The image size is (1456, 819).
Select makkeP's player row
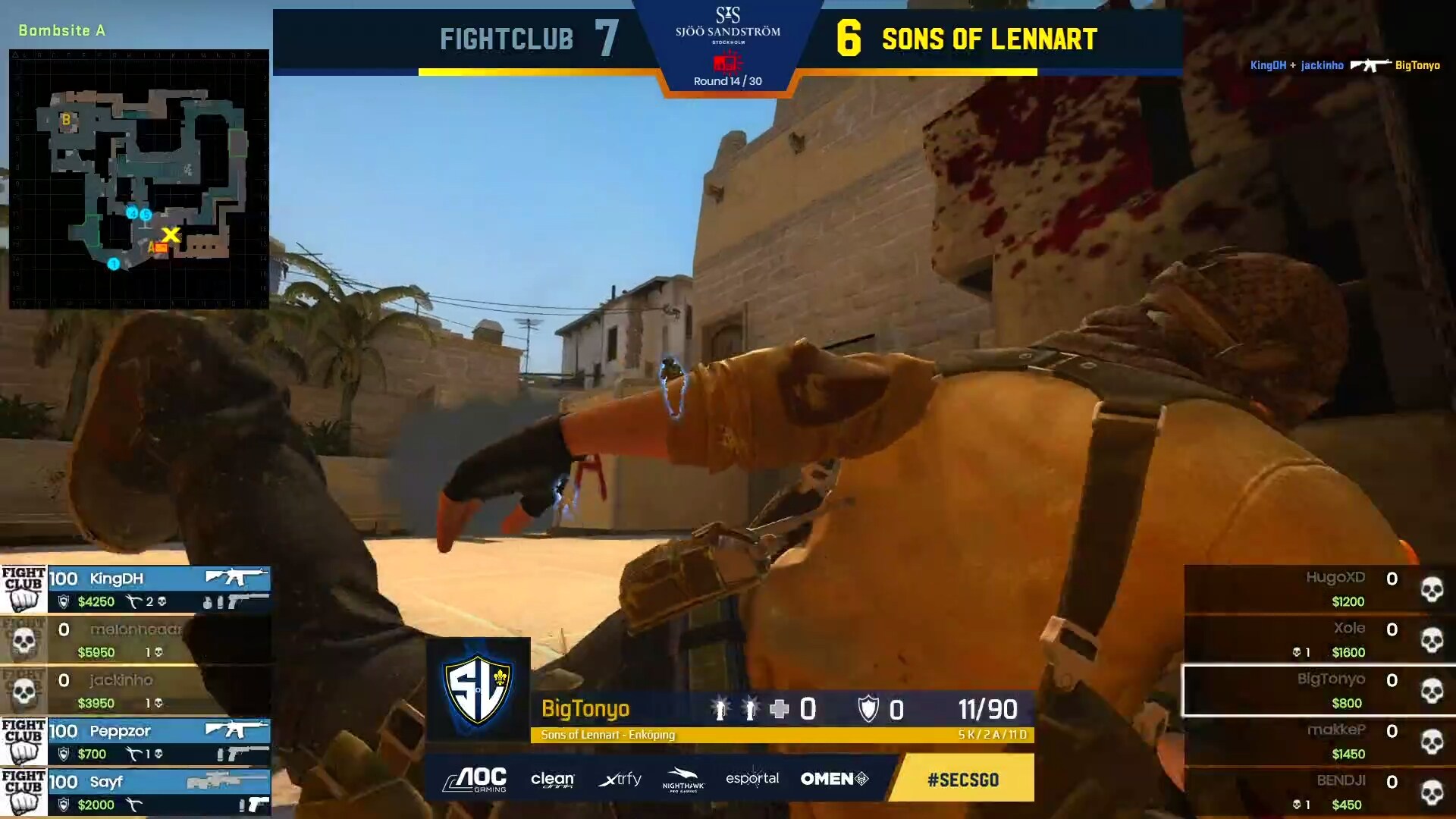tap(1319, 742)
